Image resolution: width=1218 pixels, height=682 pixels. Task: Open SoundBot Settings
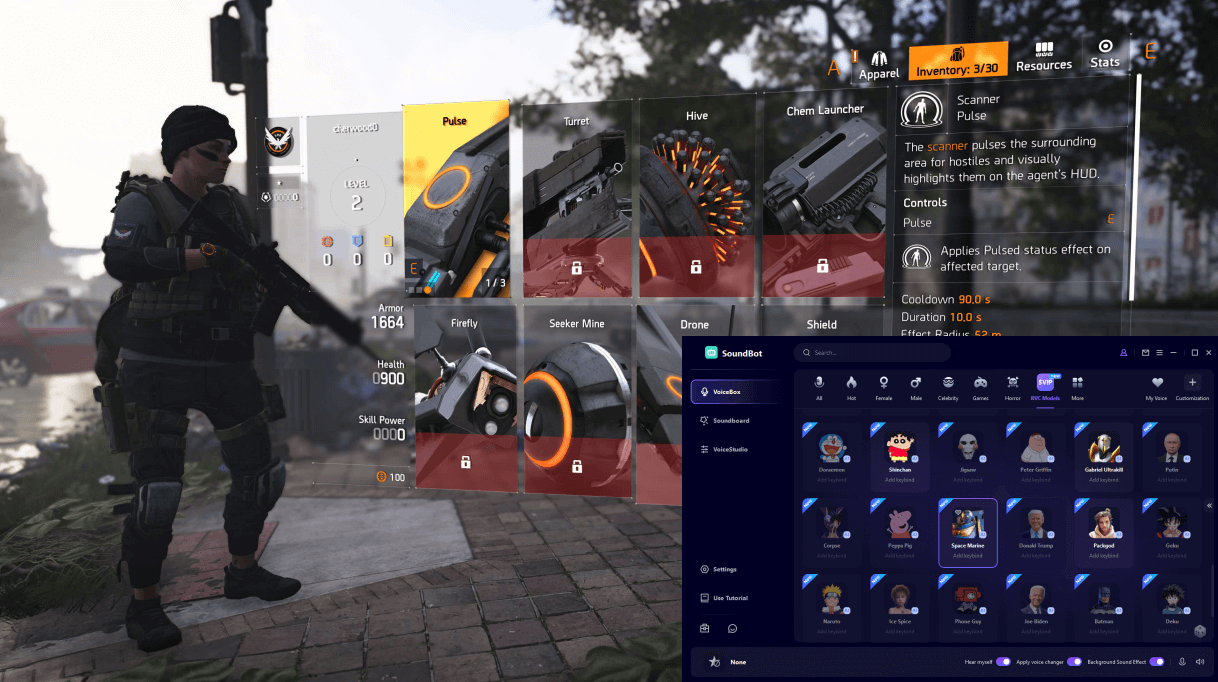click(724, 569)
